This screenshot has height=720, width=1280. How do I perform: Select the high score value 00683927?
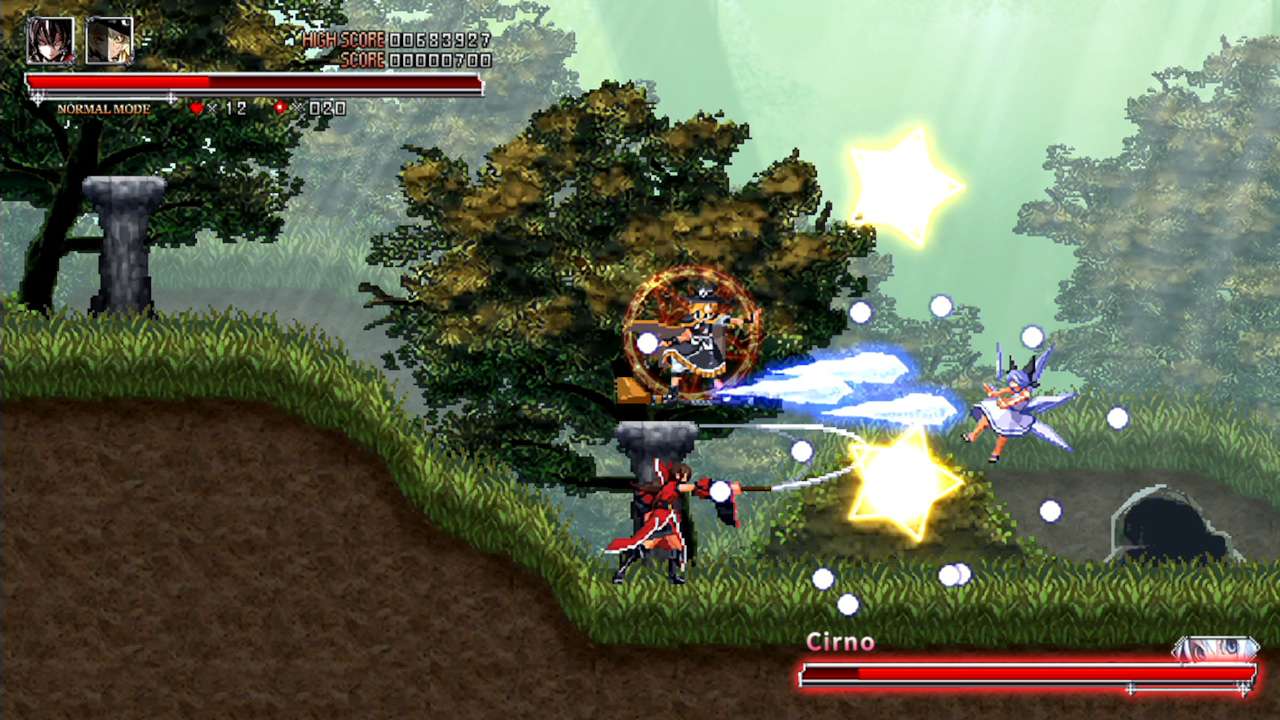(442, 37)
